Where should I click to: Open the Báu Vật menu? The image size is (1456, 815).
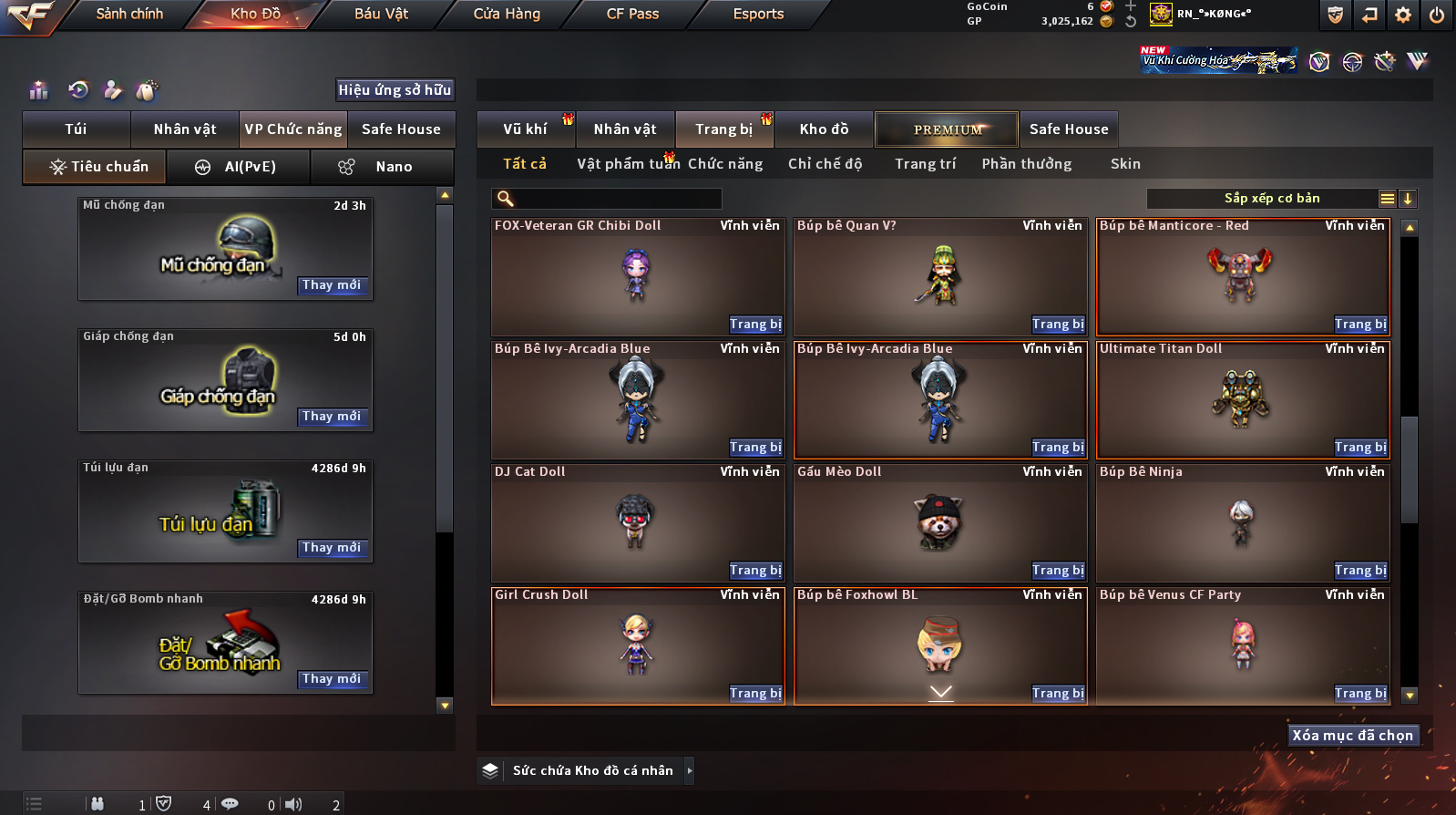pos(381,14)
